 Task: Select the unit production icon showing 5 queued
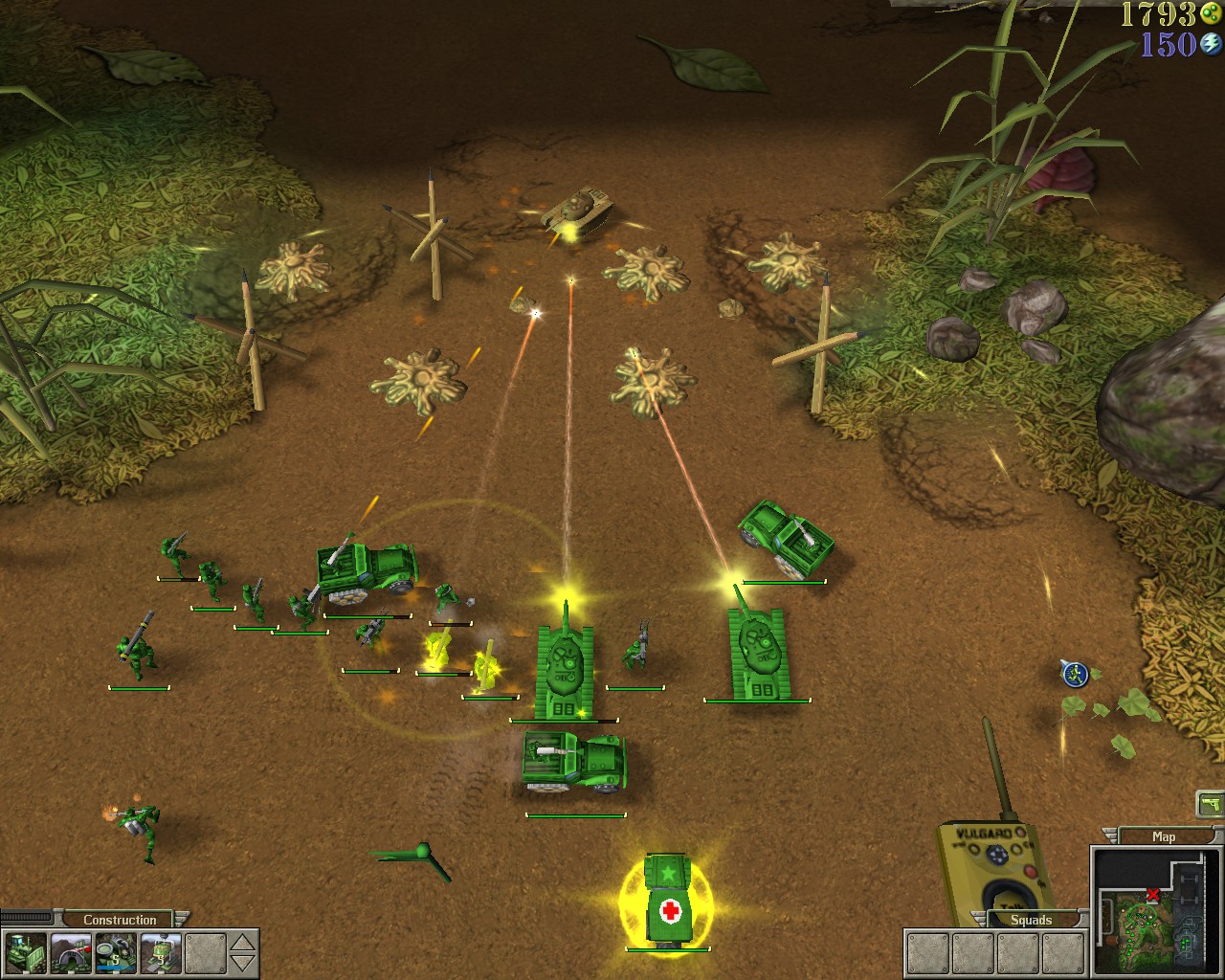[x=114, y=950]
